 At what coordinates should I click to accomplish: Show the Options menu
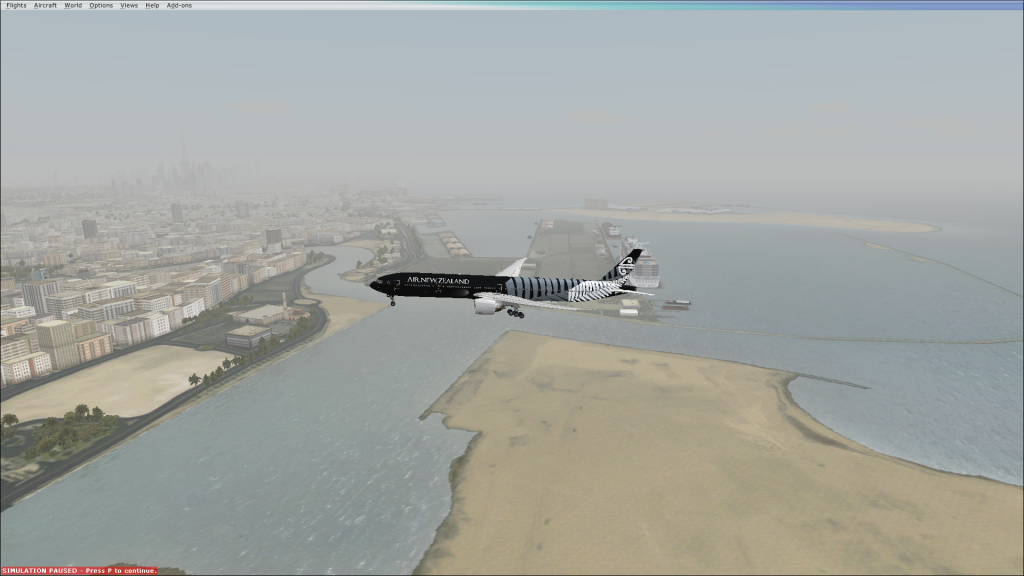101,5
